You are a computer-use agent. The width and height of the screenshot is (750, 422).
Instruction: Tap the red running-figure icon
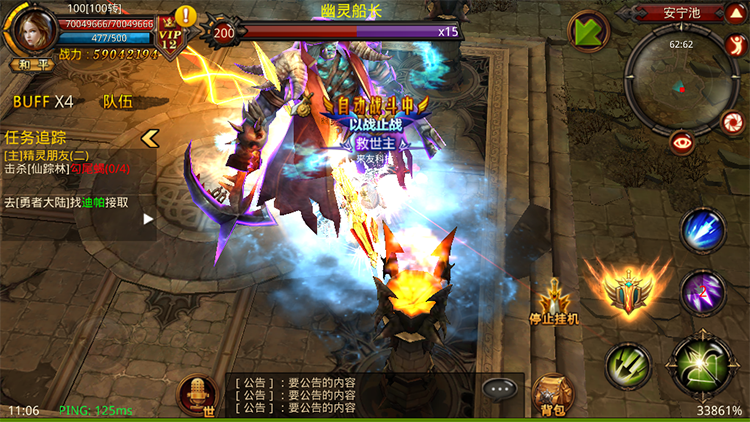pos(733,45)
